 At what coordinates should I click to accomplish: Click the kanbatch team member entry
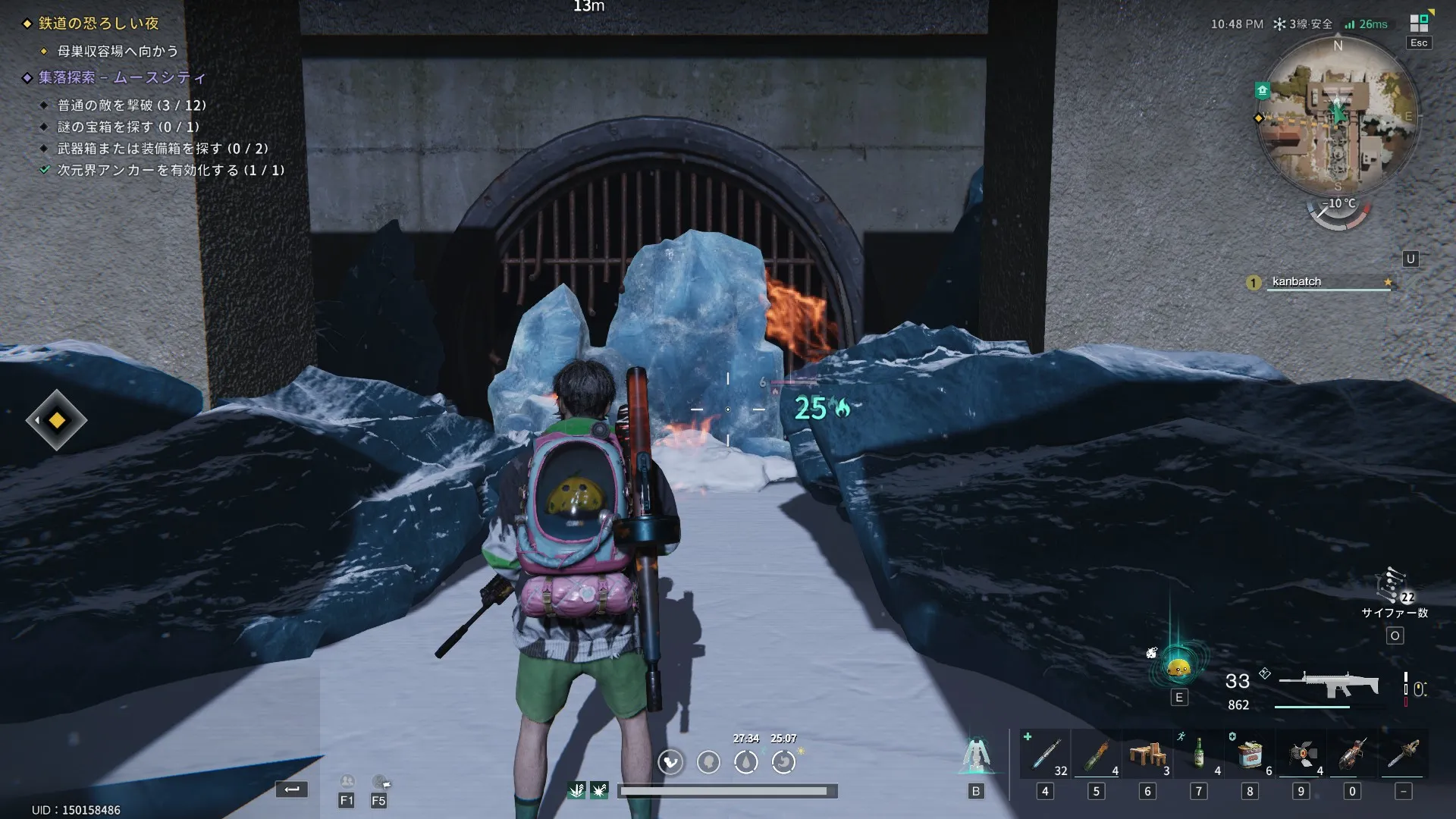[1319, 282]
